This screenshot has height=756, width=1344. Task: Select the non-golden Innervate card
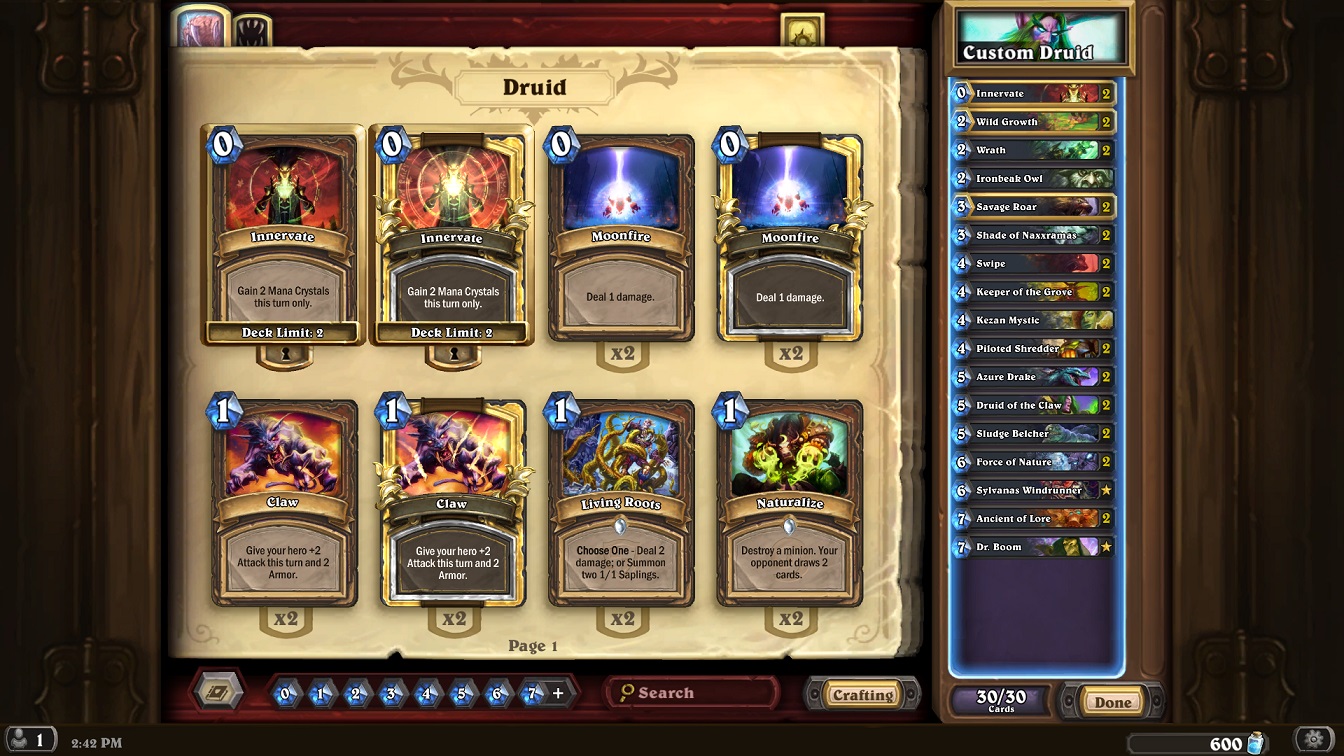pyautogui.click(x=284, y=238)
